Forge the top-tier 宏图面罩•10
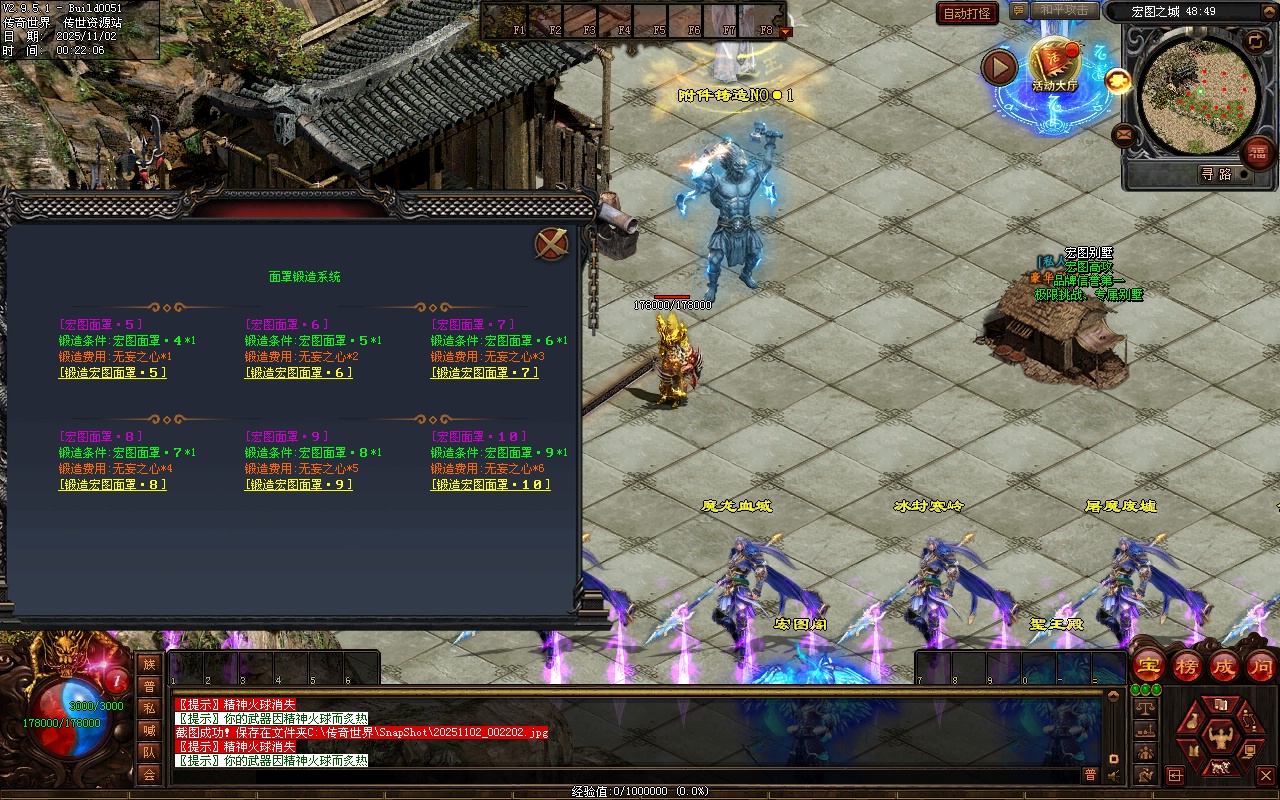 tap(490, 485)
